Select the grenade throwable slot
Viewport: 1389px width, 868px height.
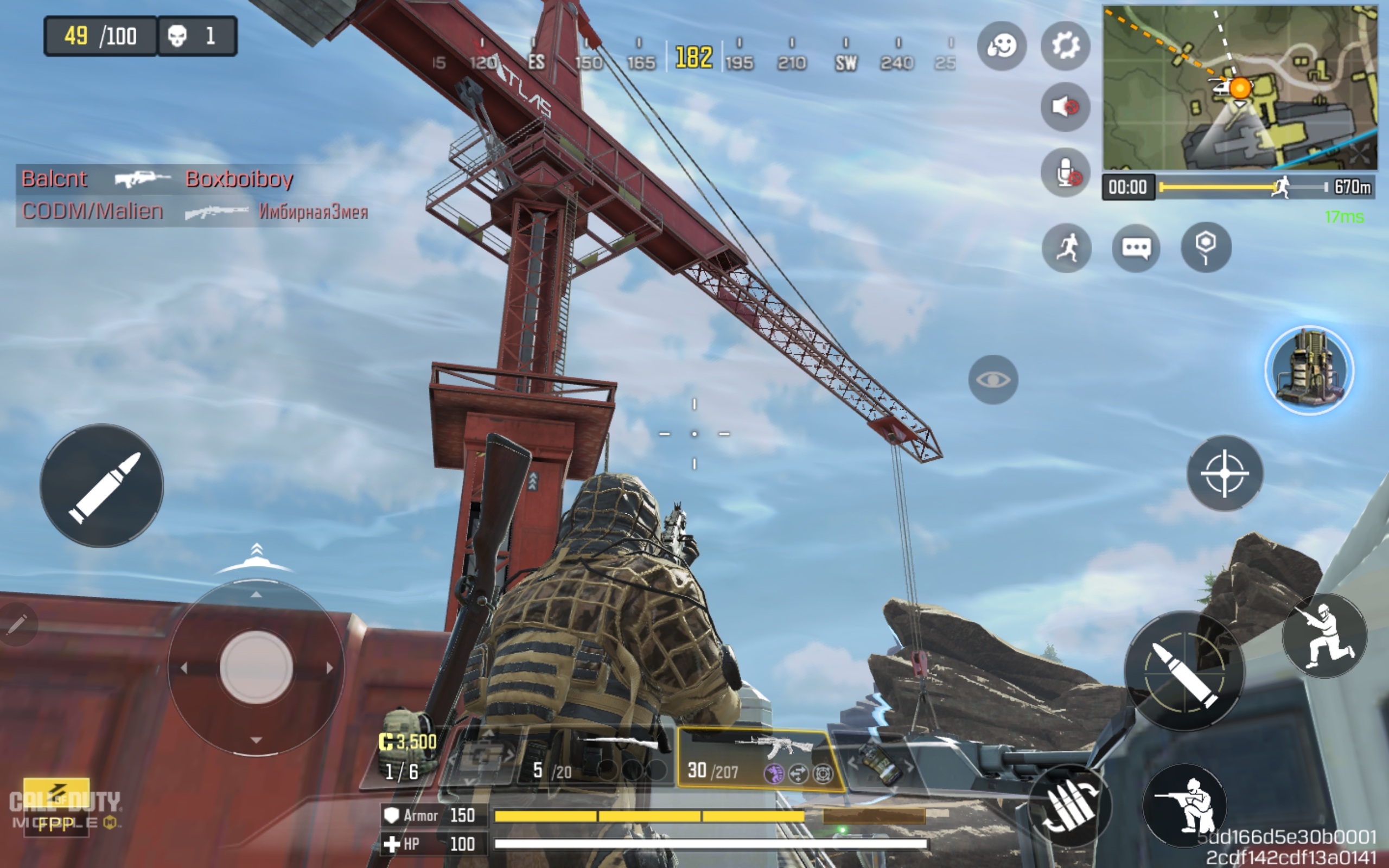881,762
